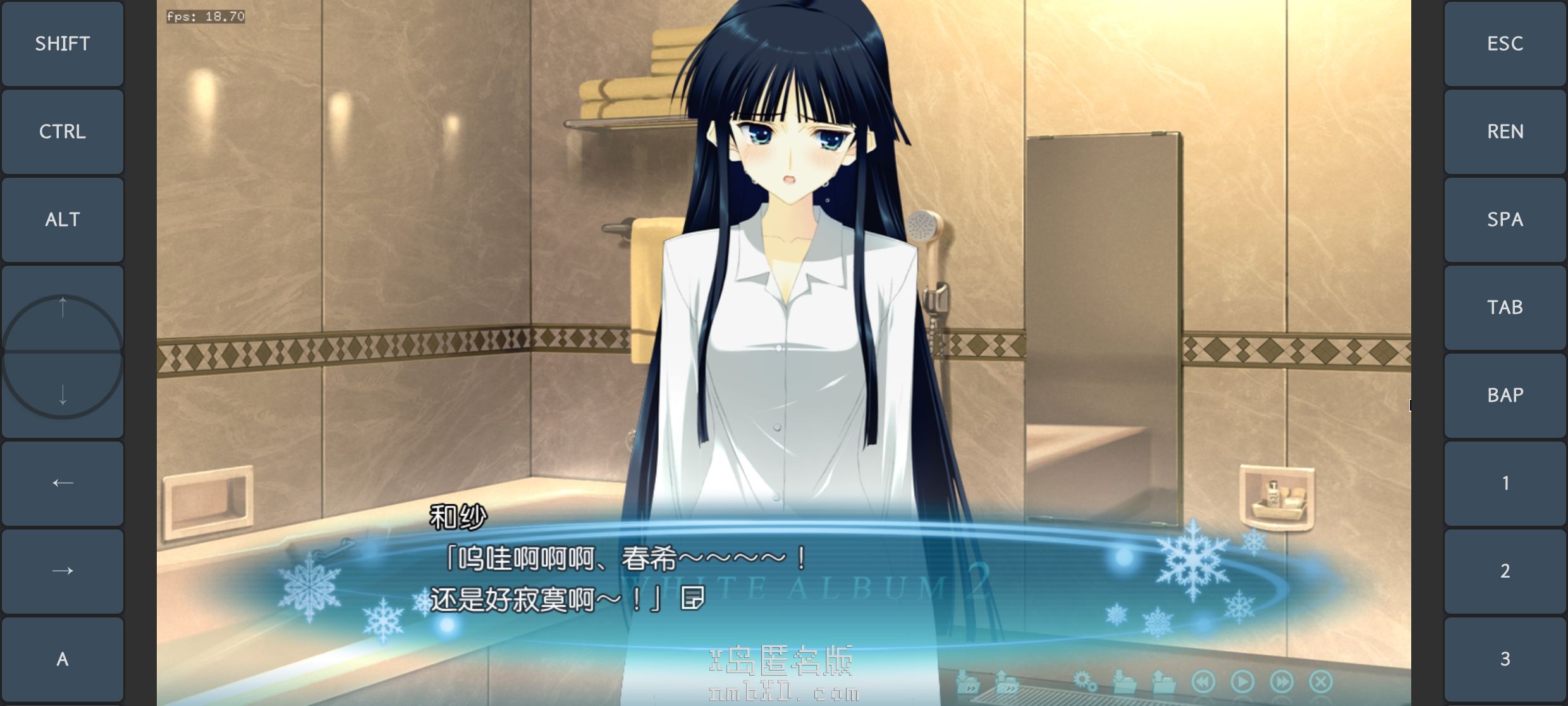The height and width of the screenshot is (706, 1568).
Task: Click the quick load folder with double-arrow mark
Action: pos(1007,681)
